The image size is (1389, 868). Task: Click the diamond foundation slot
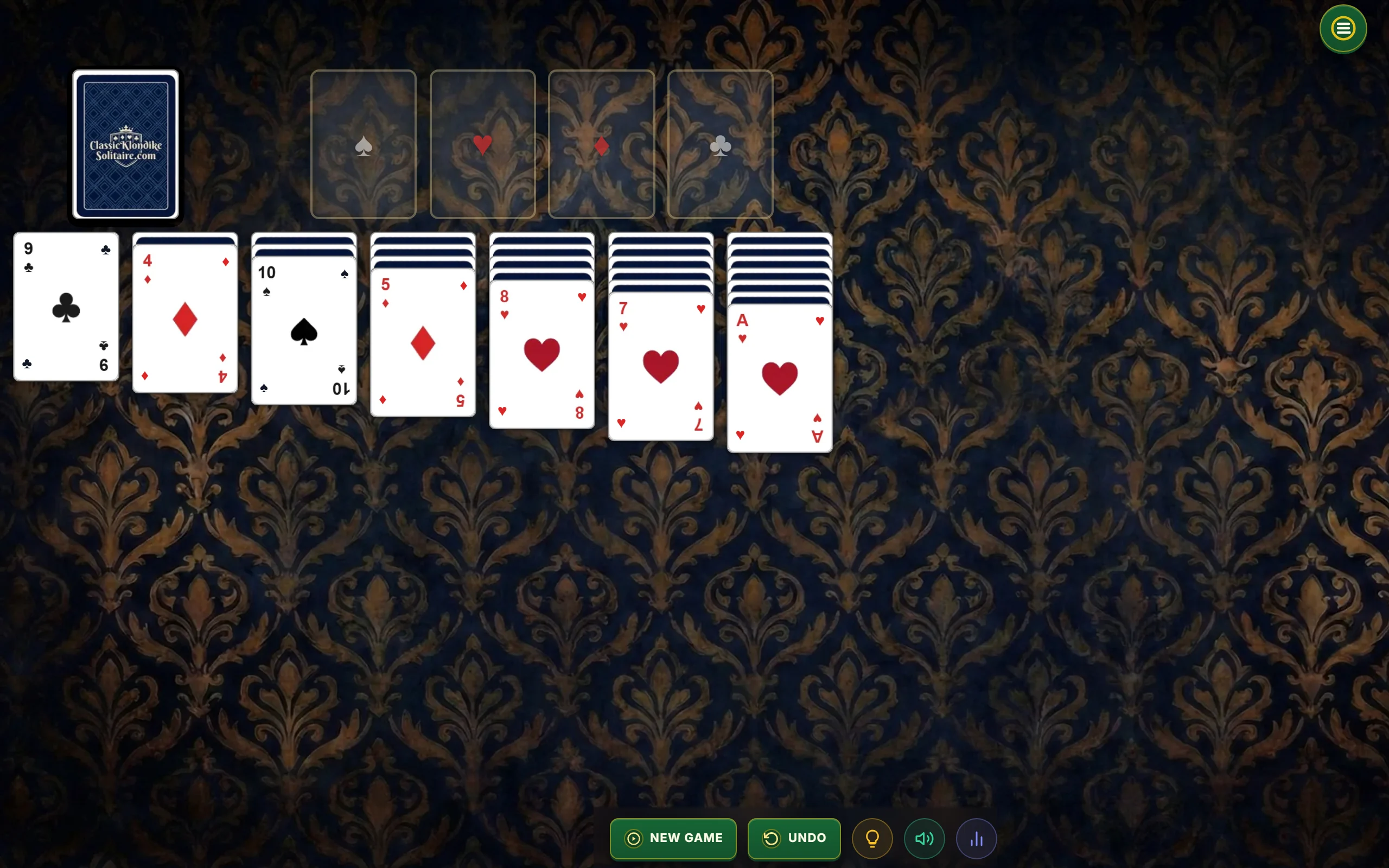click(x=601, y=145)
